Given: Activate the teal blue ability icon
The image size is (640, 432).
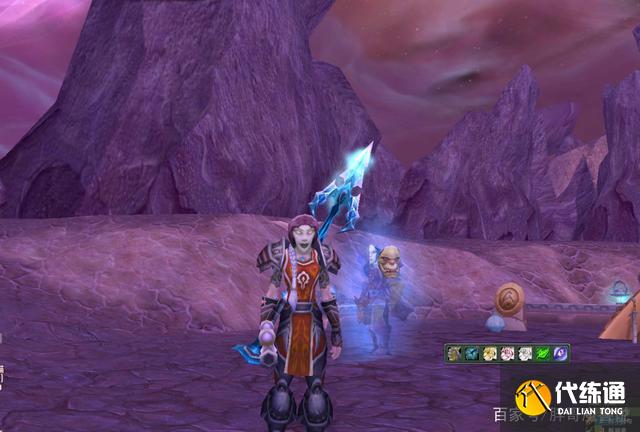Looking at the screenshot, I should click(472, 353).
